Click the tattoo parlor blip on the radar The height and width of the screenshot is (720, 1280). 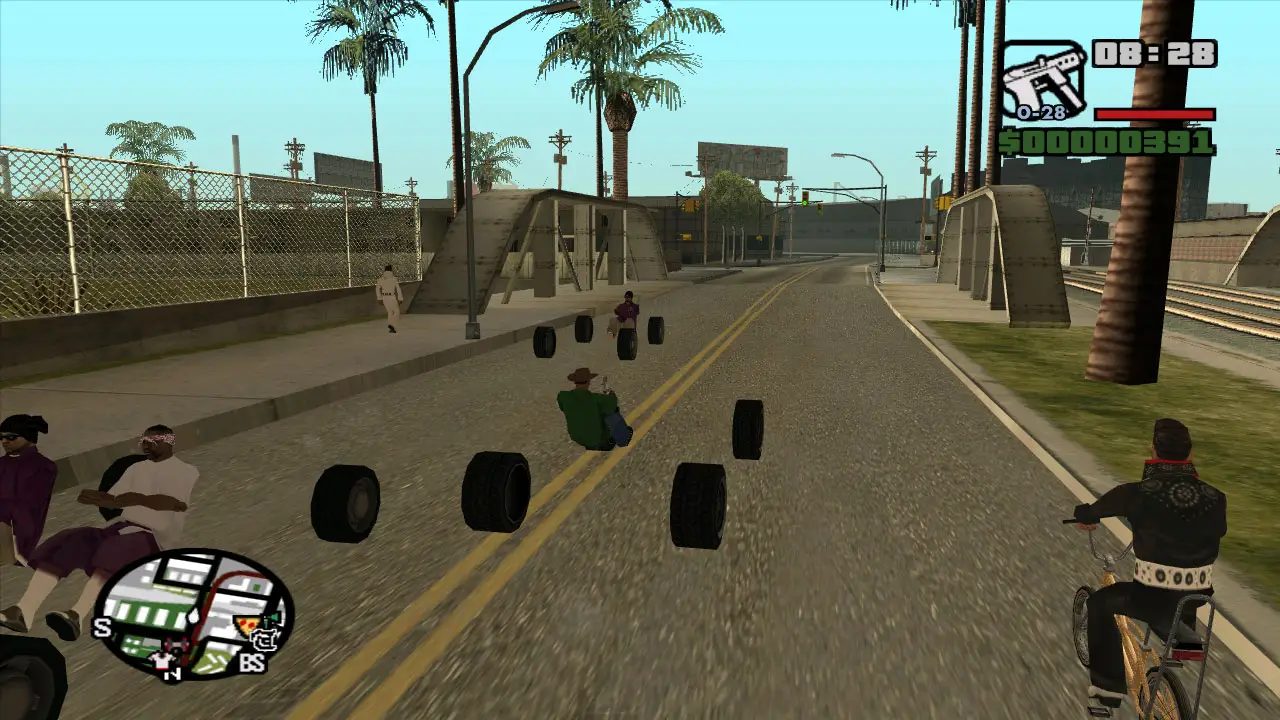tap(265, 641)
